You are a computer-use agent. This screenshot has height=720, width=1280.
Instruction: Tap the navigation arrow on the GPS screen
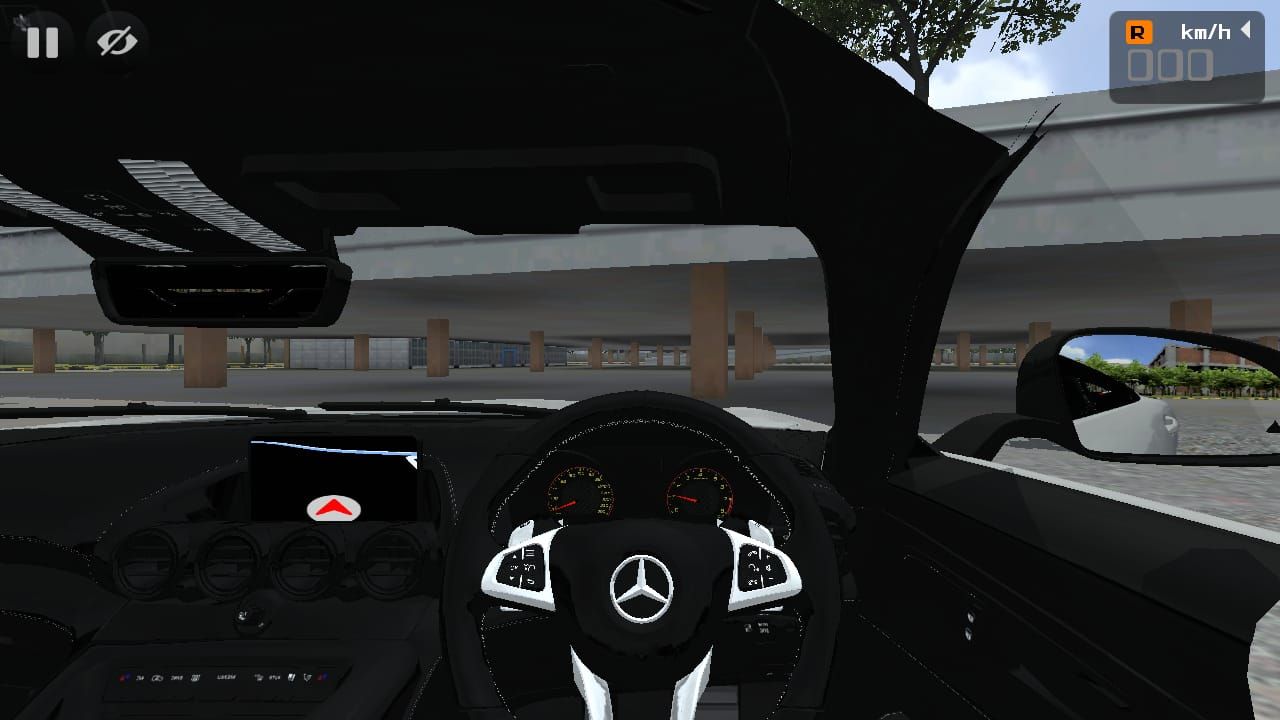pyautogui.click(x=334, y=506)
